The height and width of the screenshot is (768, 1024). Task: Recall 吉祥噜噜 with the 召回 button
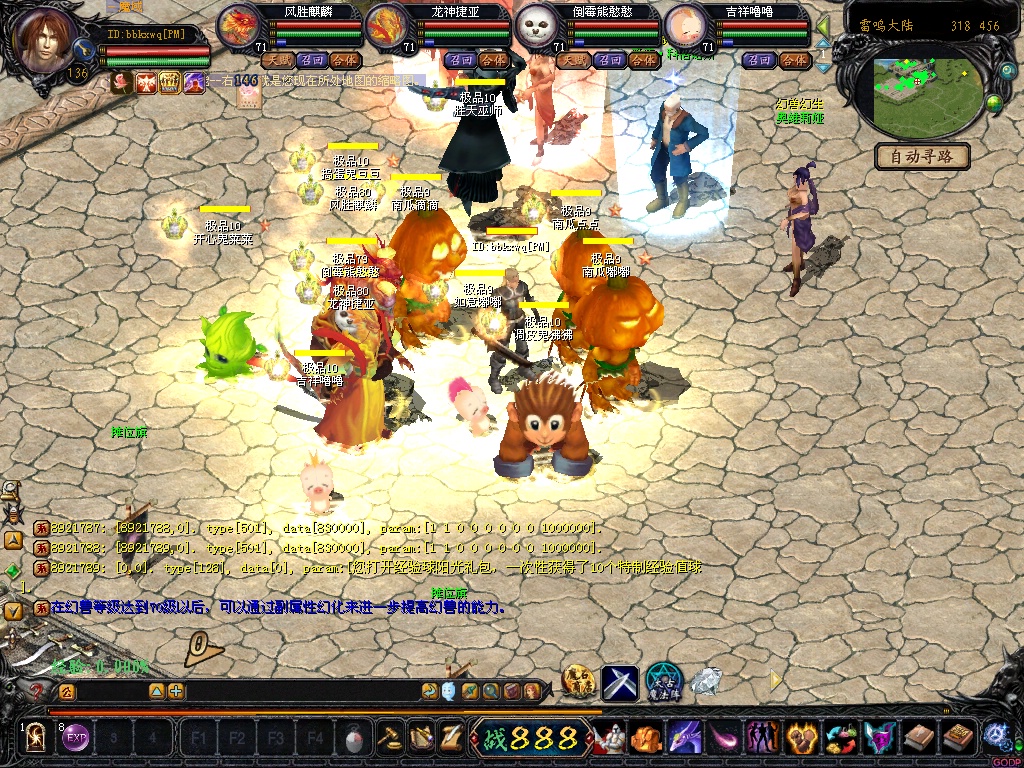761,60
